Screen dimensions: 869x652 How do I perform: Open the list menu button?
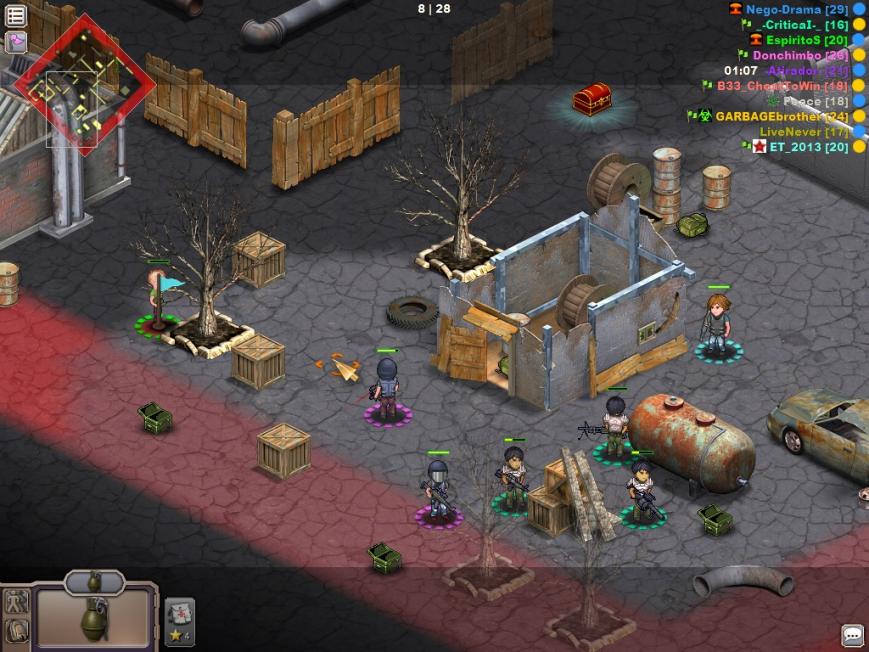[x=16, y=16]
